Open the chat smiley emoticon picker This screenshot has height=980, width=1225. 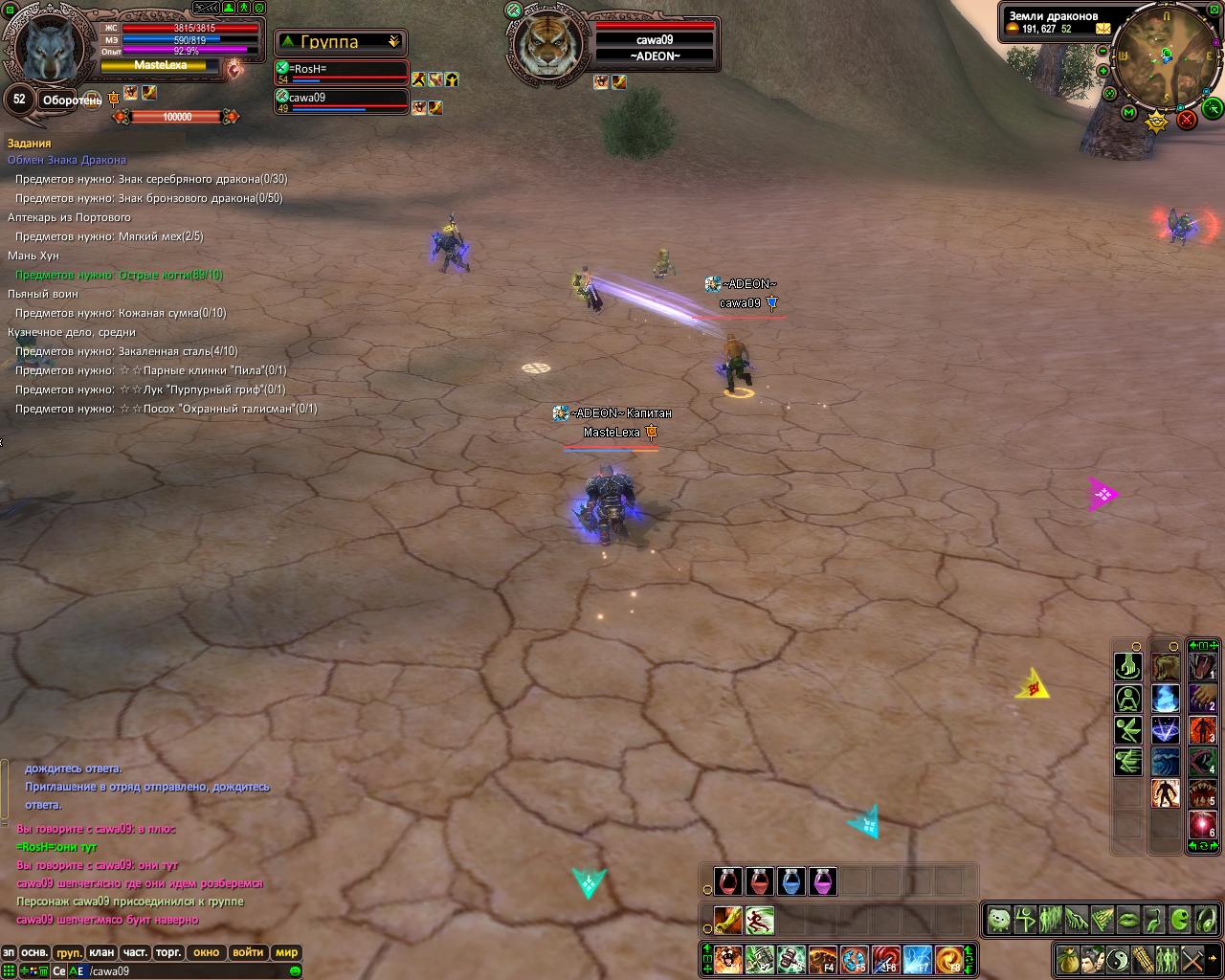[x=295, y=971]
